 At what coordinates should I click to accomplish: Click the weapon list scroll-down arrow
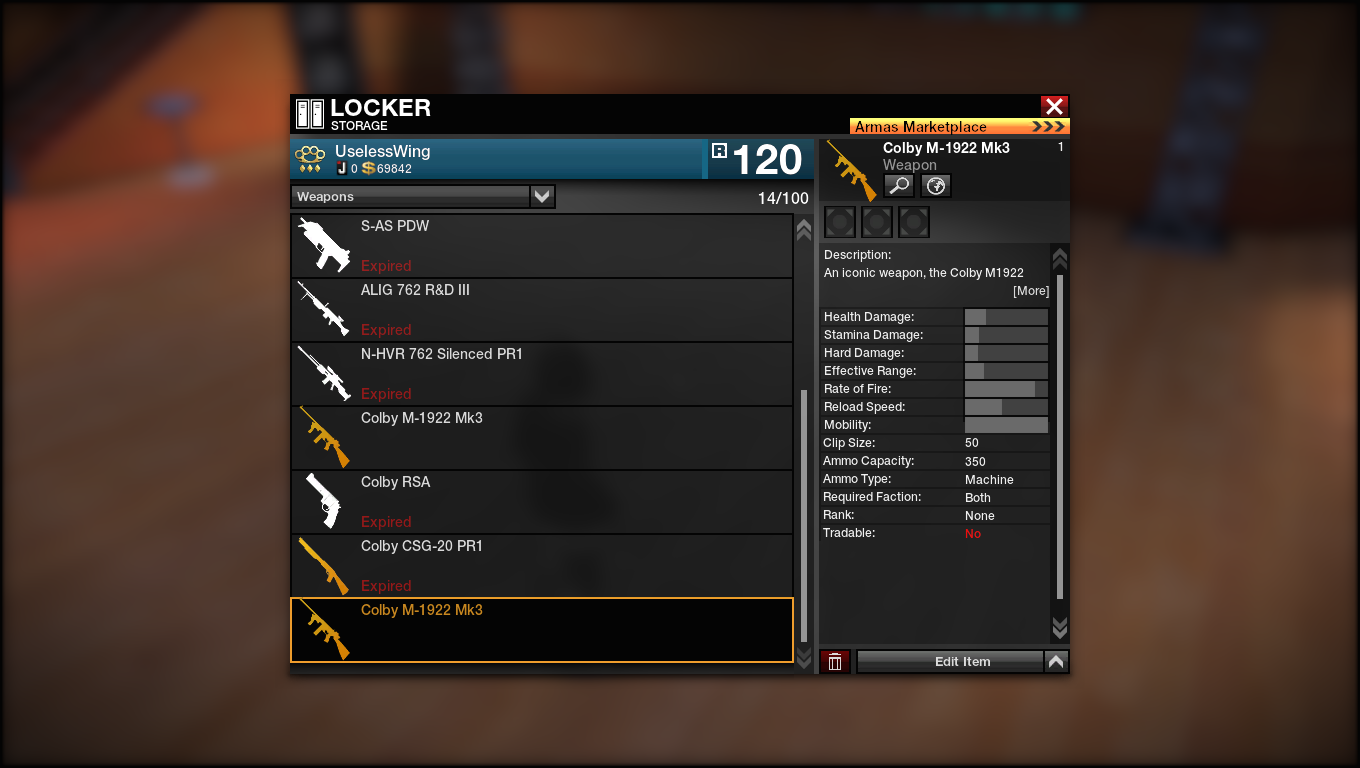coord(803,657)
